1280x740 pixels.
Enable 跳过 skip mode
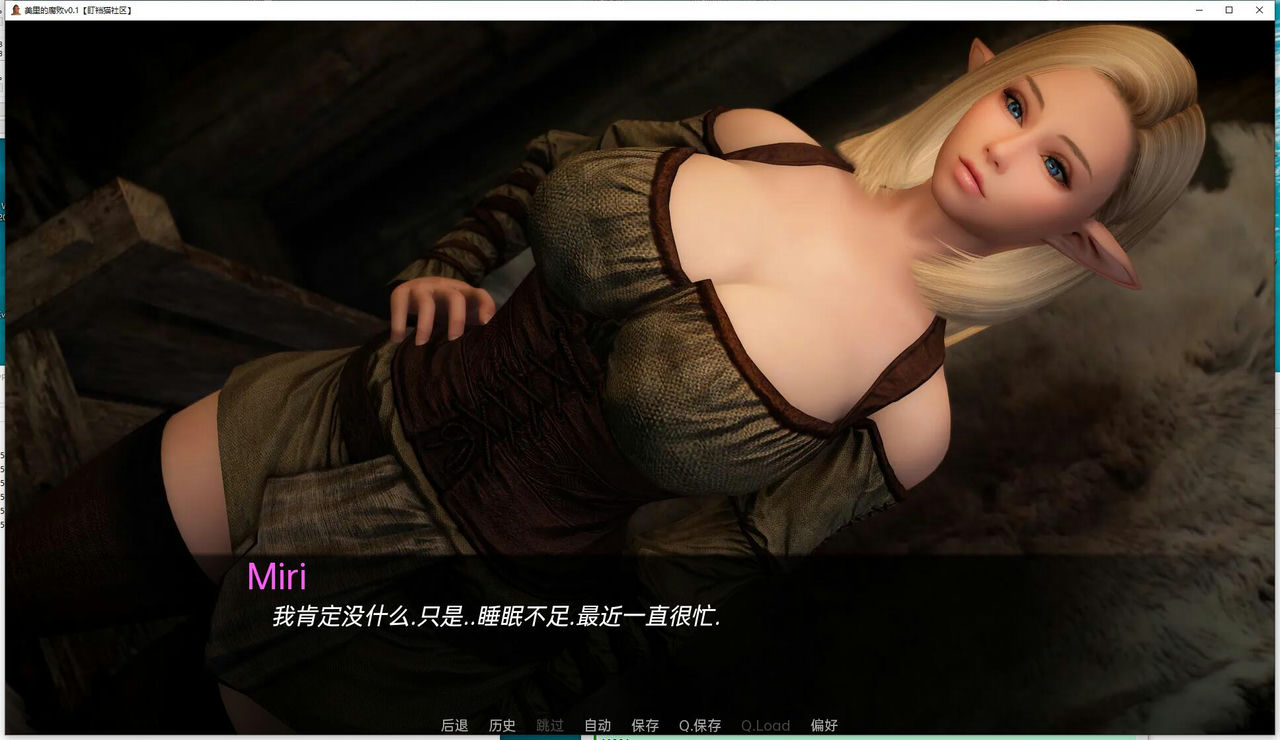548,725
